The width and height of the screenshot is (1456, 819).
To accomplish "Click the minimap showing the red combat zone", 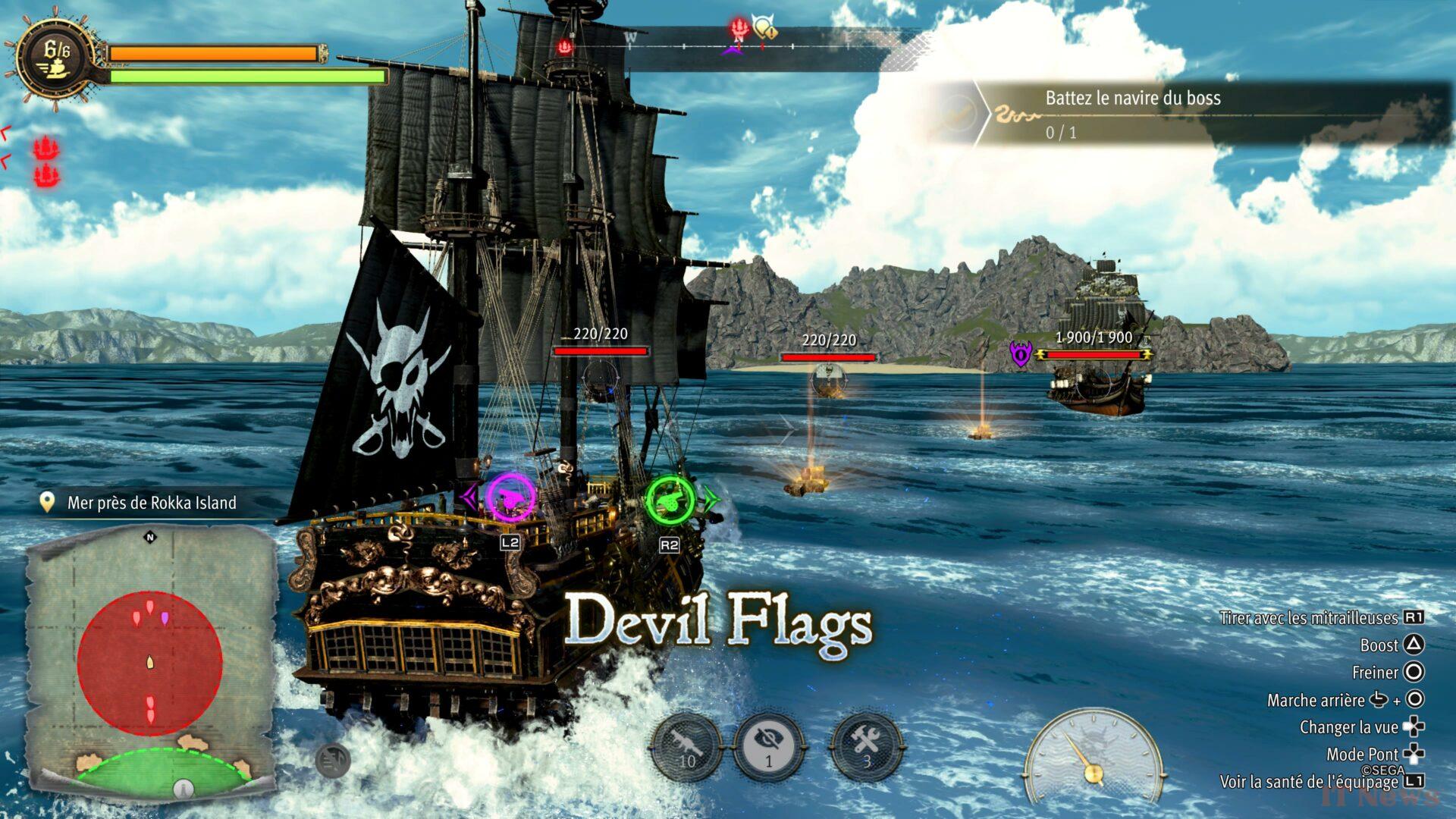I will pos(150,664).
